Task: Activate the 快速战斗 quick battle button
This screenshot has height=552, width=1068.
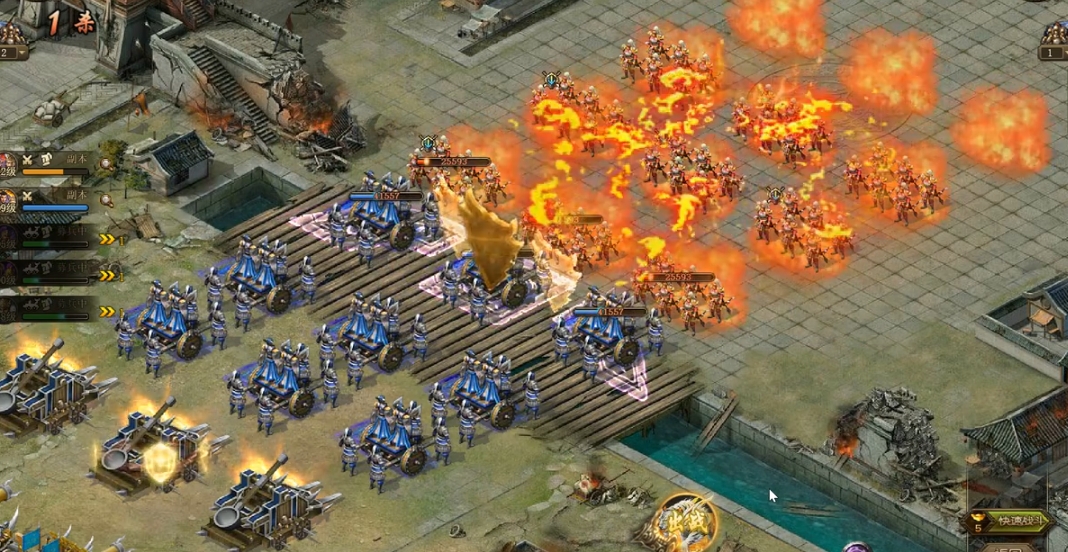Action: point(1012,521)
